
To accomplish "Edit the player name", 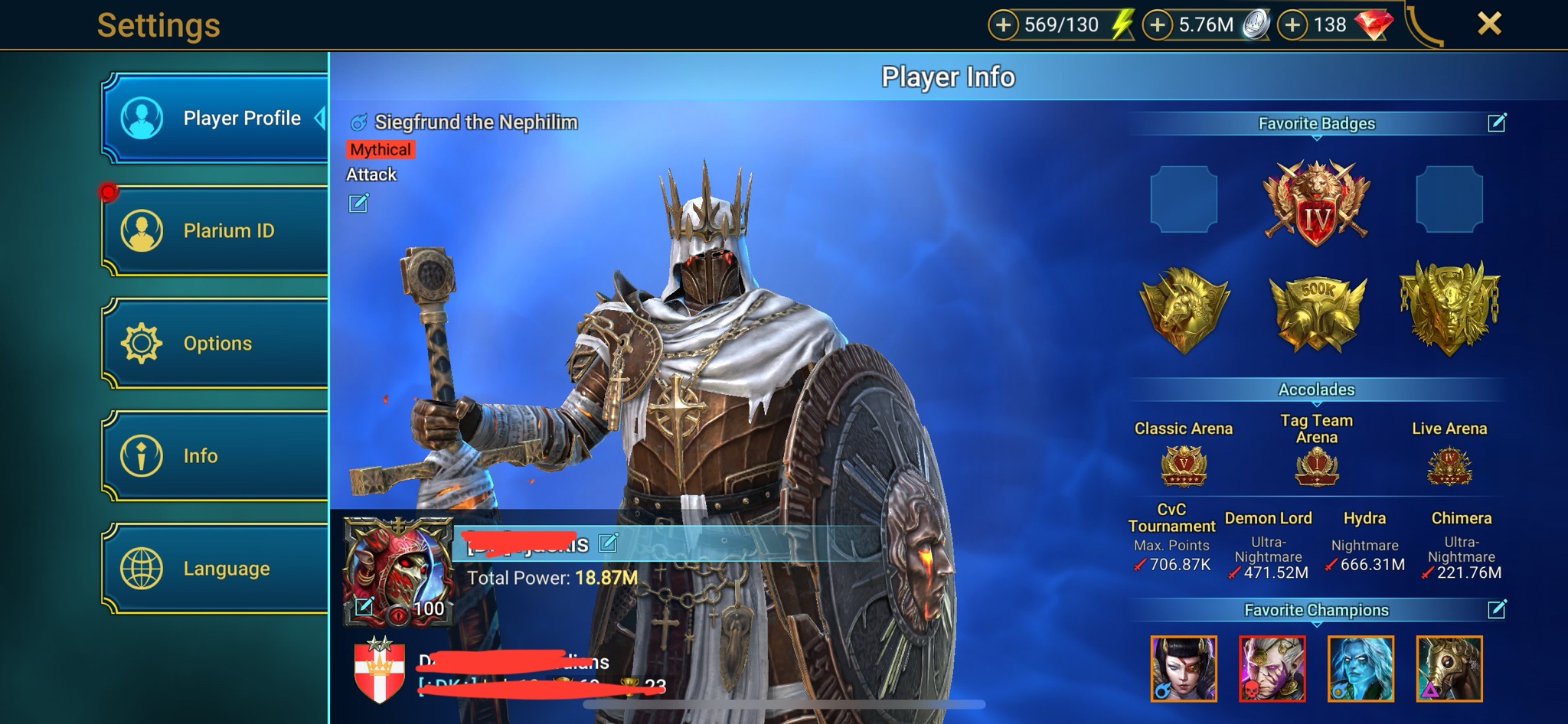I will click(x=608, y=543).
